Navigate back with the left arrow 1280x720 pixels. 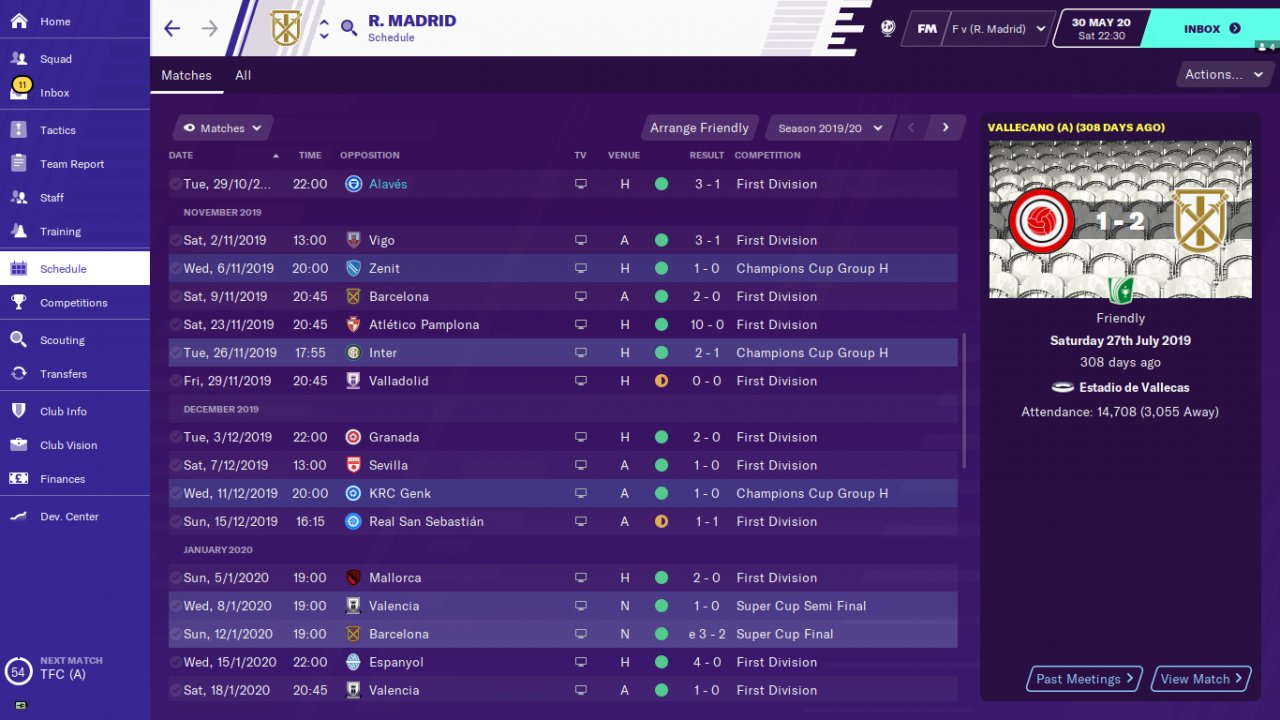point(172,28)
